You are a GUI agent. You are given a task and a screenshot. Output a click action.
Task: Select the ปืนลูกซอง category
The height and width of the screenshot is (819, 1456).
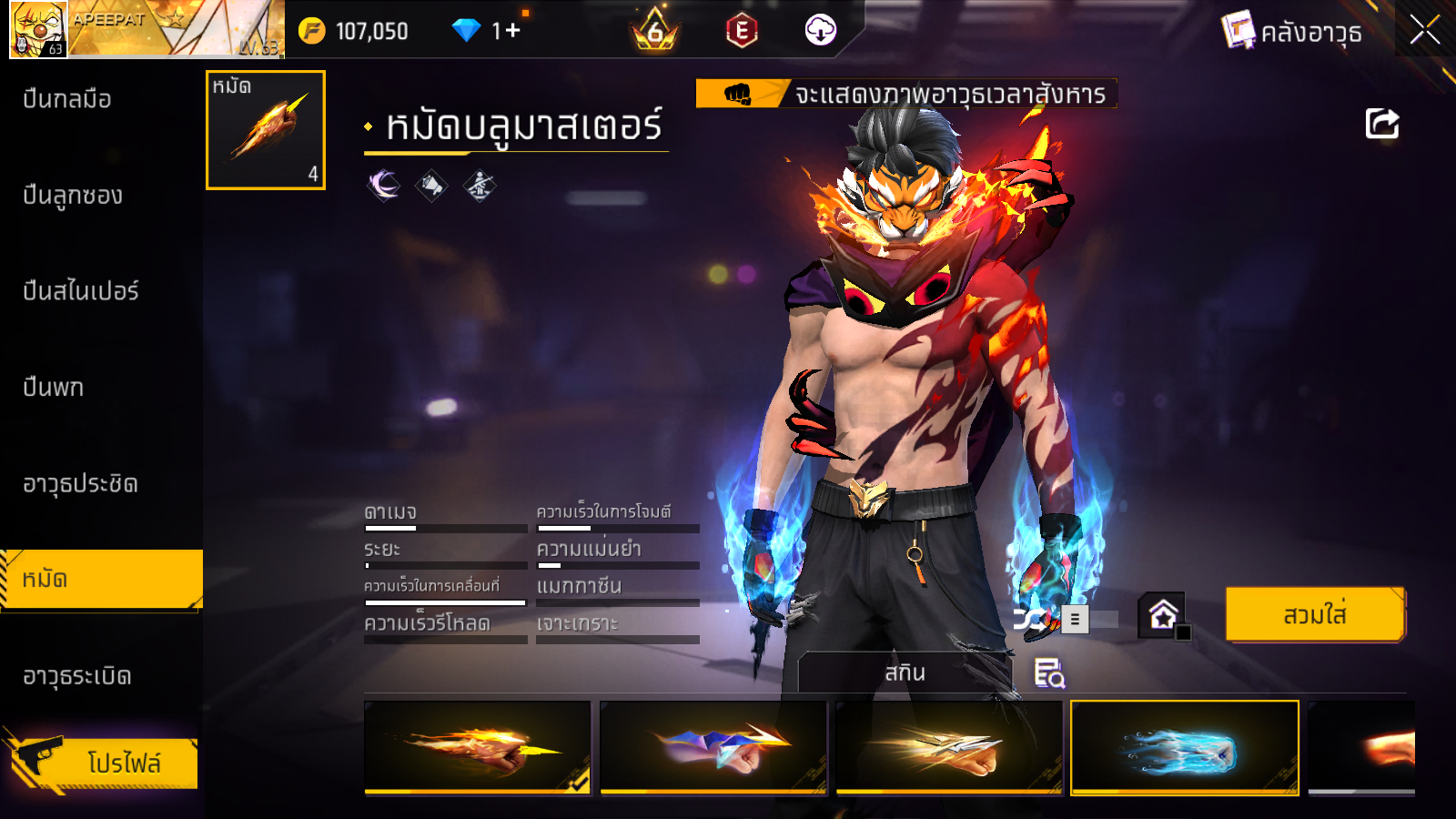pos(73,196)
